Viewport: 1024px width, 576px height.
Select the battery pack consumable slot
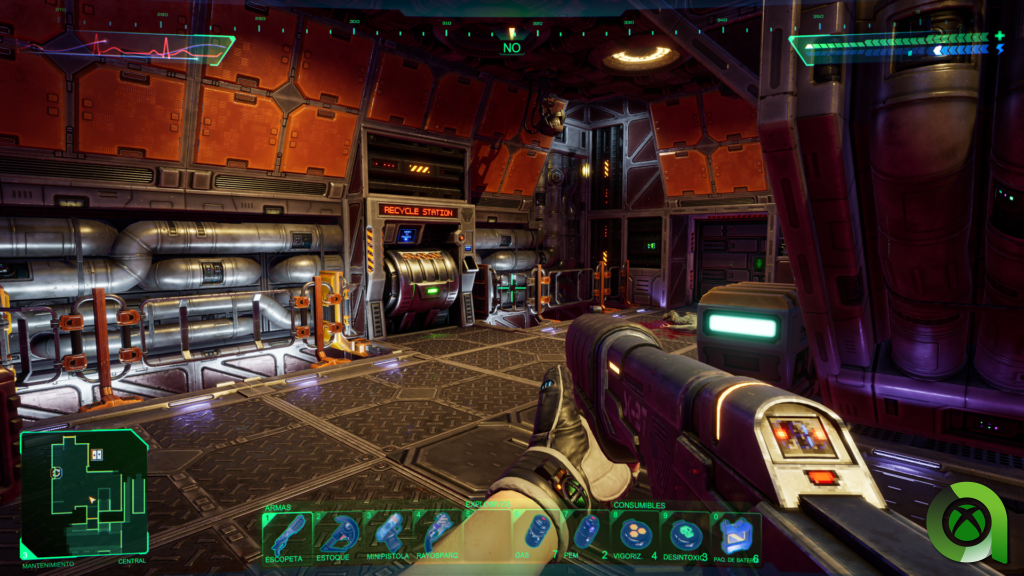736,535
